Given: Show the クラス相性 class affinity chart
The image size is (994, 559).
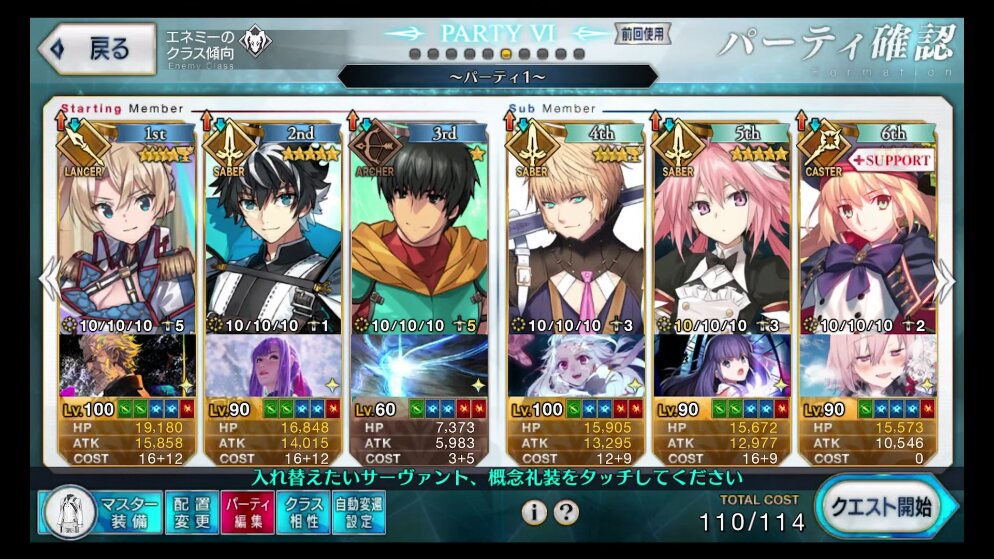Looking at the screenshot, I should pos(303,512).
